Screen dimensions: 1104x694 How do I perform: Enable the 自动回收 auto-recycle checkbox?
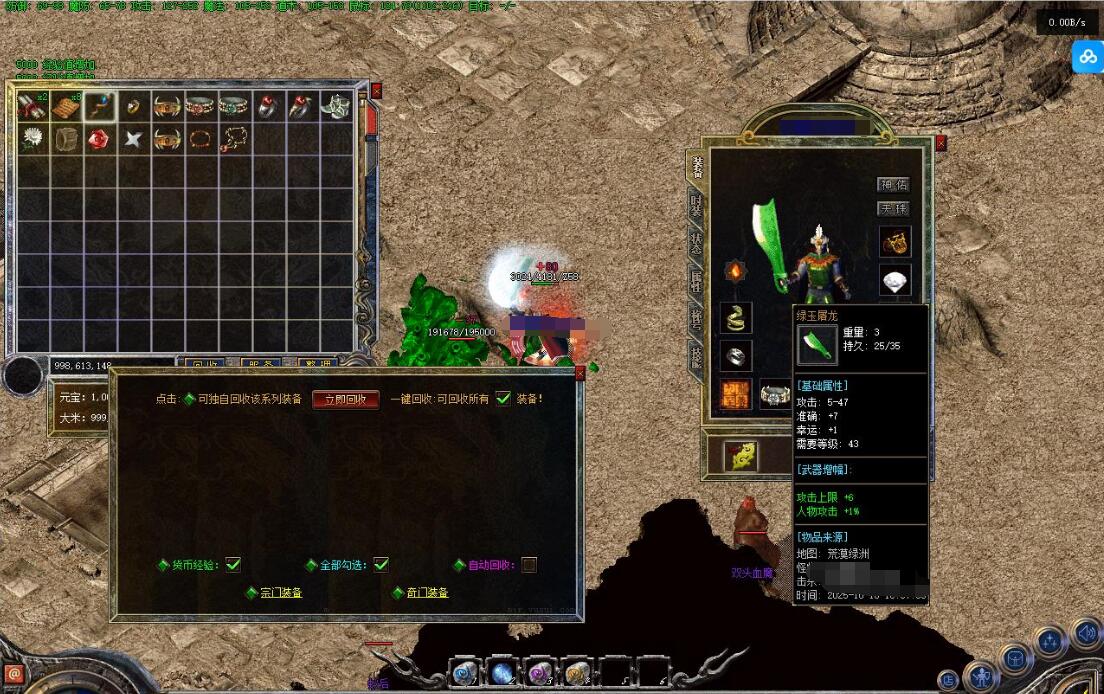[x=529, y=565]
